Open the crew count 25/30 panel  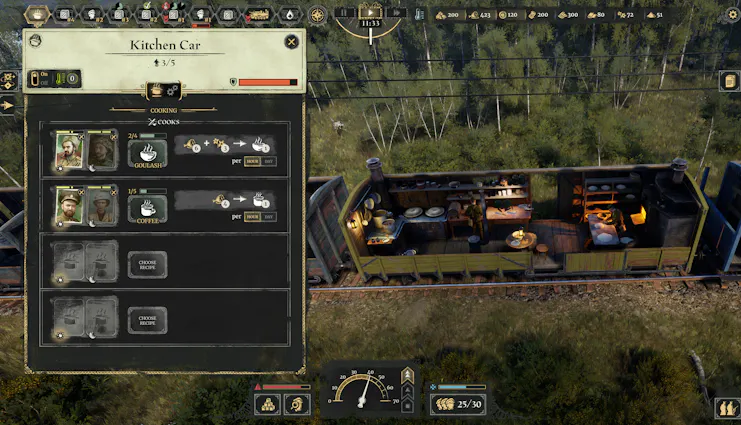click(458, 405)
